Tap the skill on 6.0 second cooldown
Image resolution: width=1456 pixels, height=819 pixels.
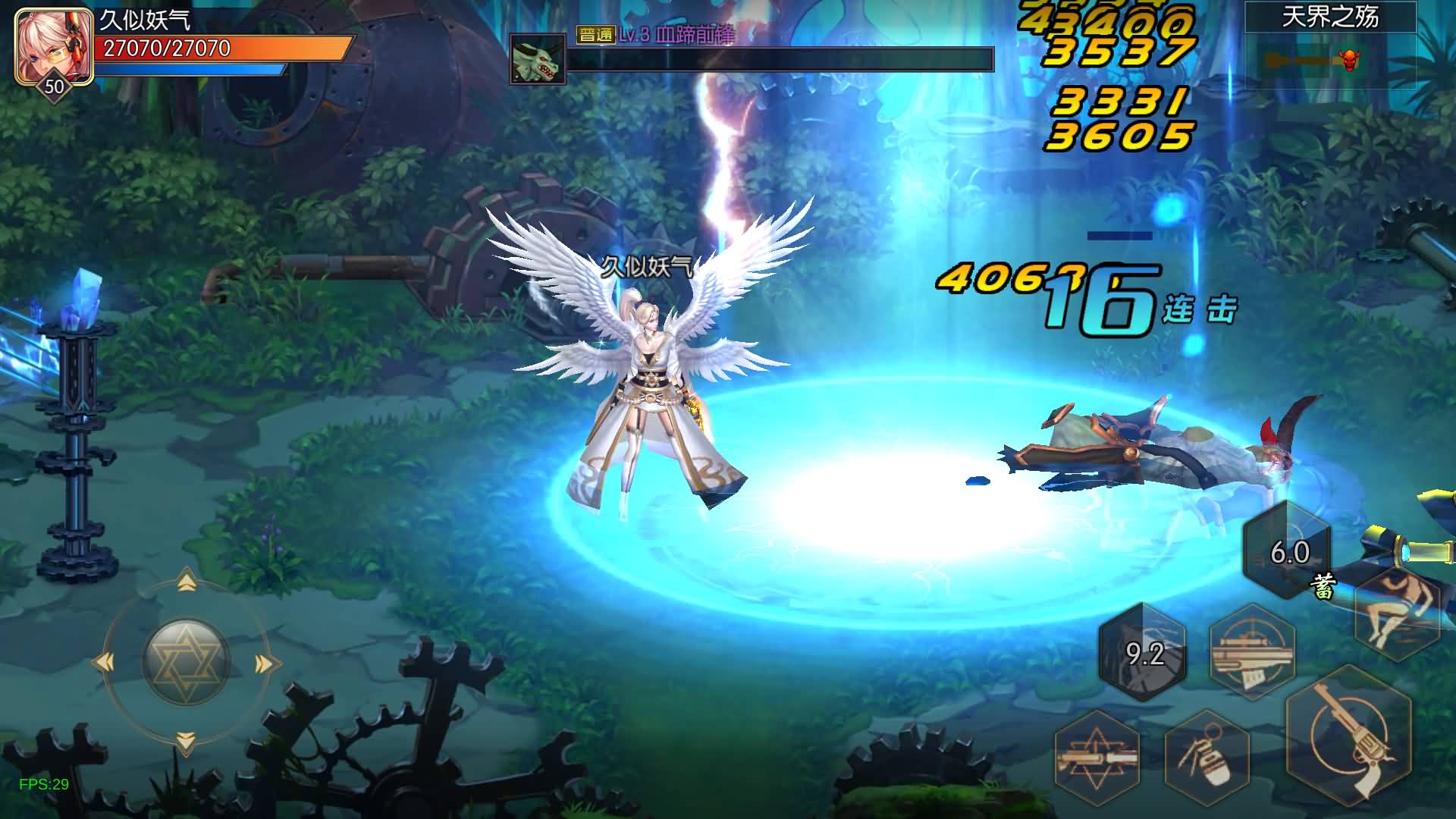(x=1288, y=551)
